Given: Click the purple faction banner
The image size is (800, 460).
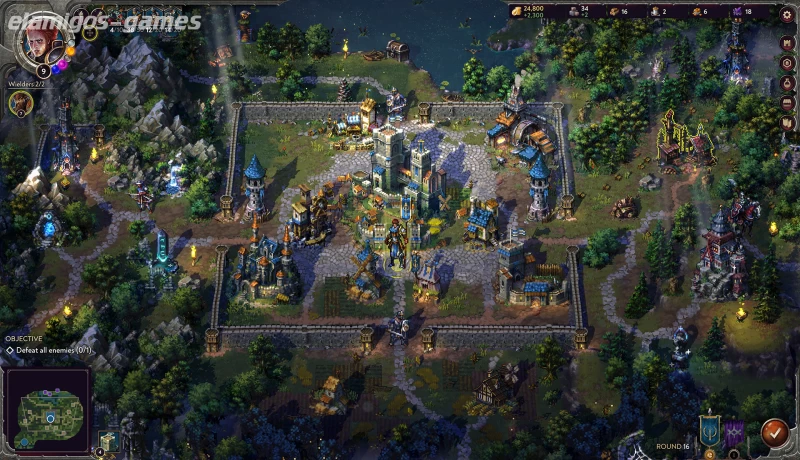Looking at the screenshot, I should [734, 434].
